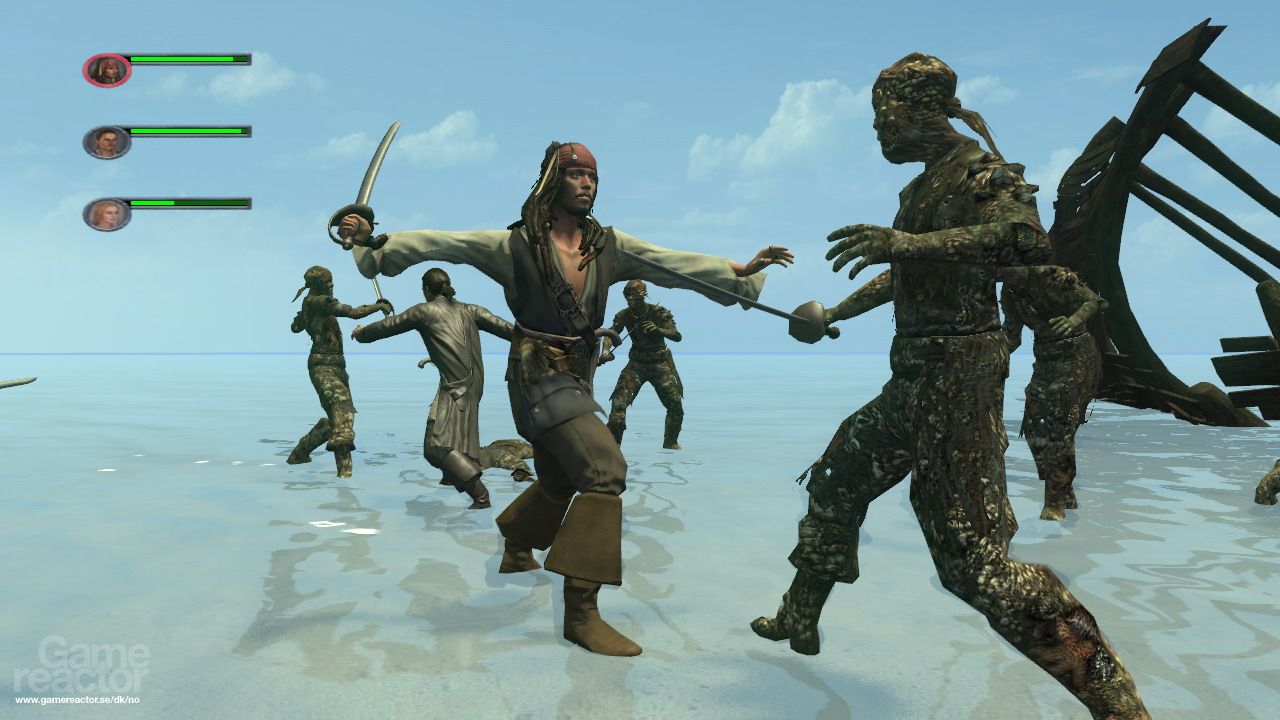Click Jack Sparrow's full health bar
This screenshot has width=1280, height=720.
pyautogui.click(x=190, y=57)
